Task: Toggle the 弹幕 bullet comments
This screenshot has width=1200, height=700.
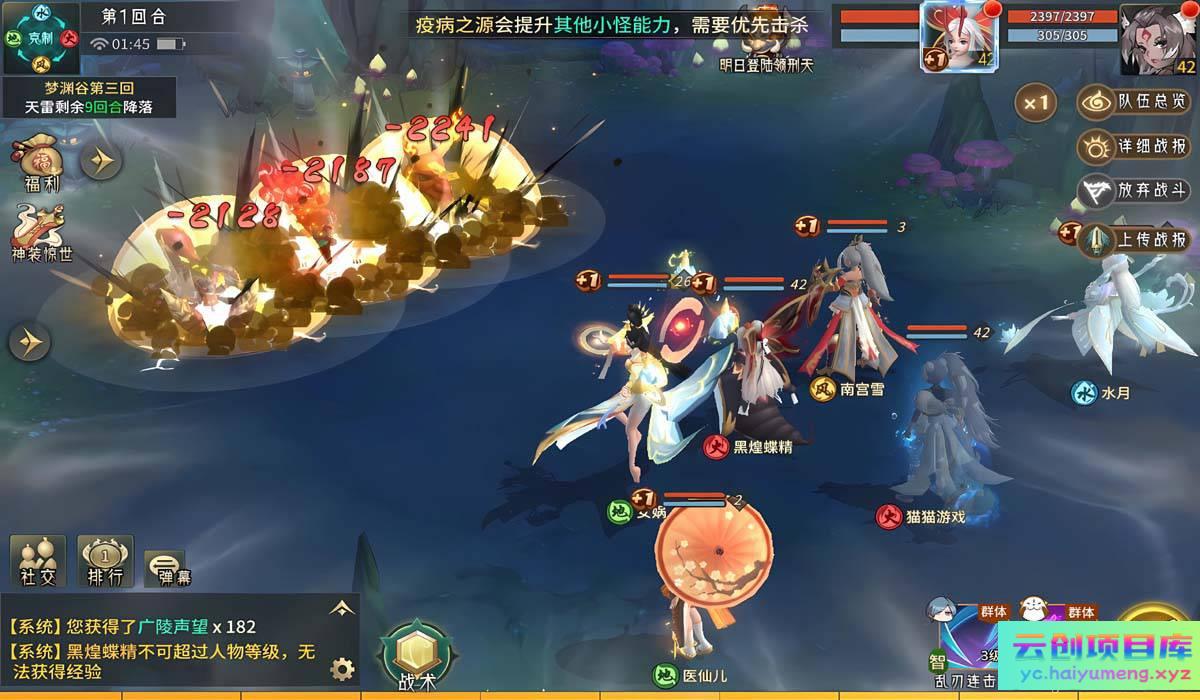Action: [166, 567]
